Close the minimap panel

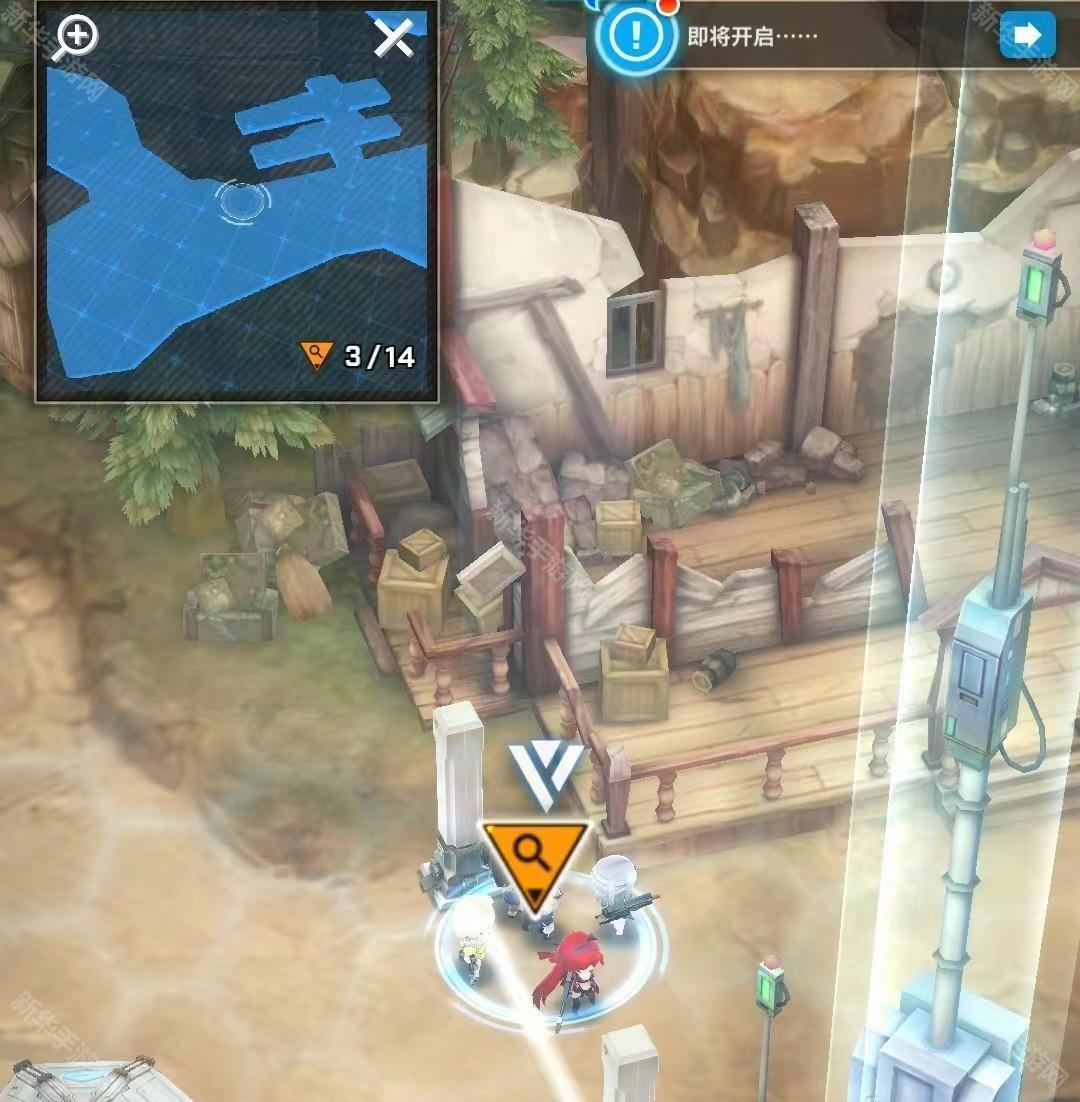coord(393,39)
